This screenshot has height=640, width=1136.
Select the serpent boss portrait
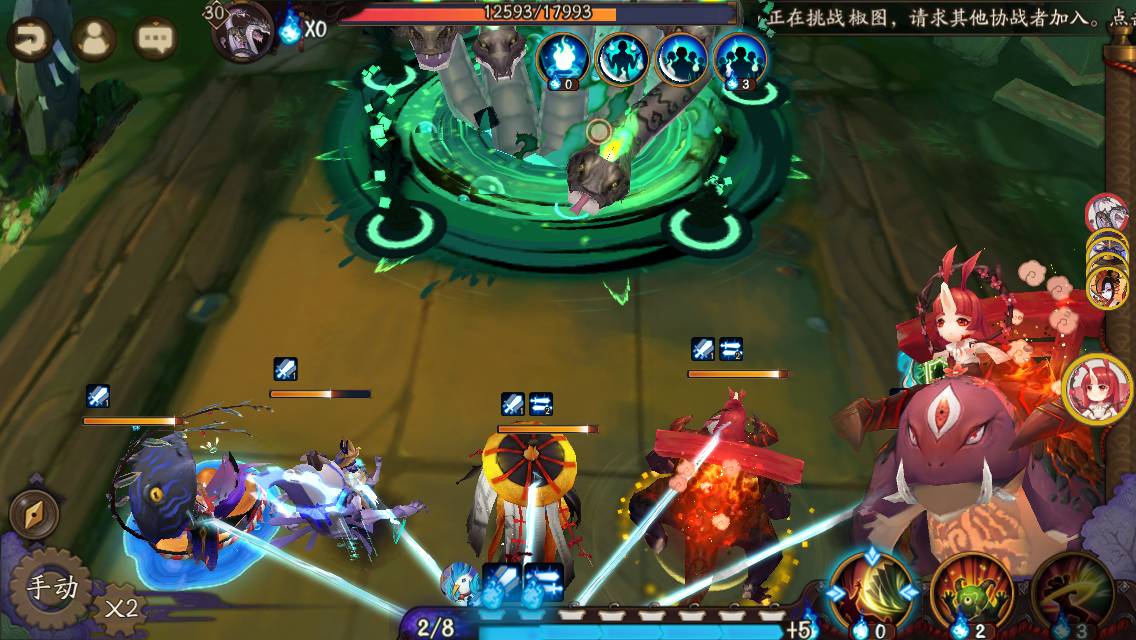244,31
